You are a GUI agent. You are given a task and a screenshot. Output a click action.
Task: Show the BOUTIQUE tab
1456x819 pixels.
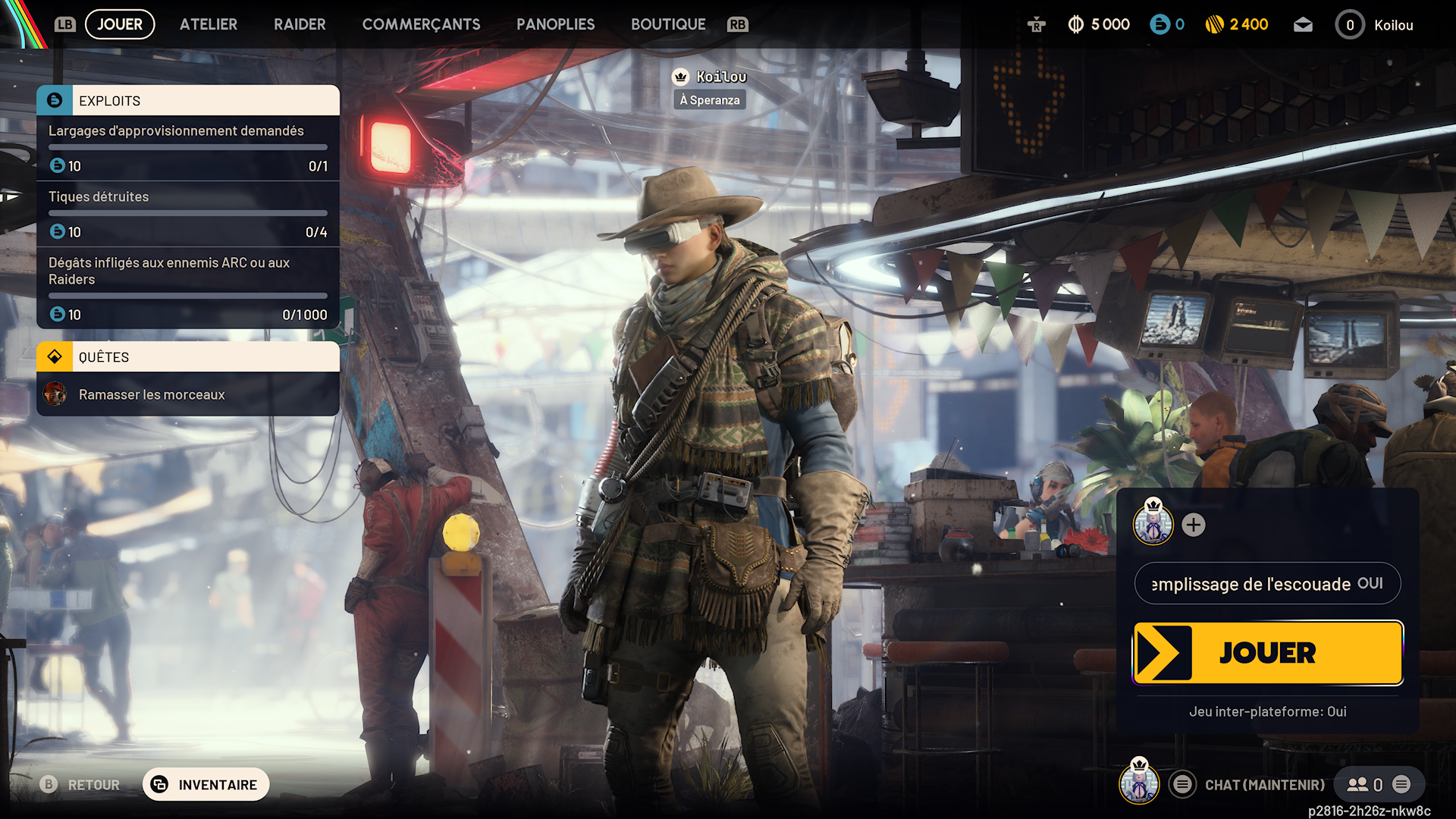[668, 24]
